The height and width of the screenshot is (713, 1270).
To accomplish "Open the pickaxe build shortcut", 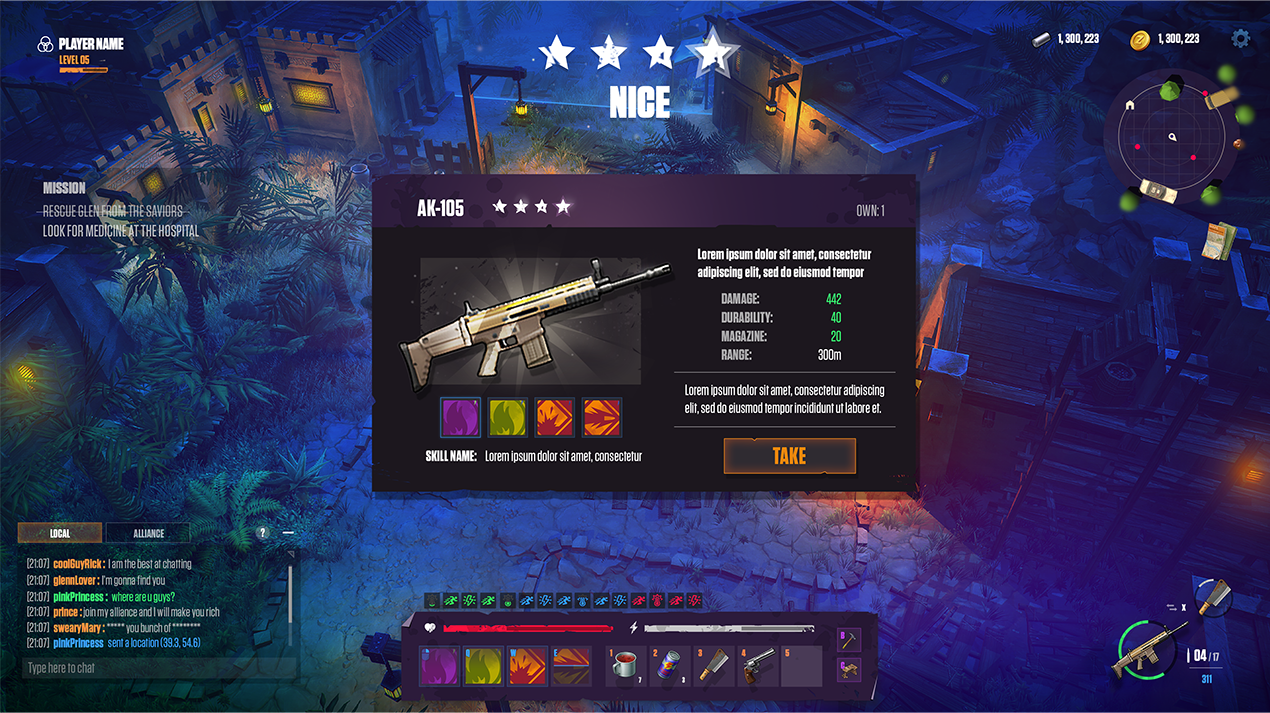I will (848, 638).
